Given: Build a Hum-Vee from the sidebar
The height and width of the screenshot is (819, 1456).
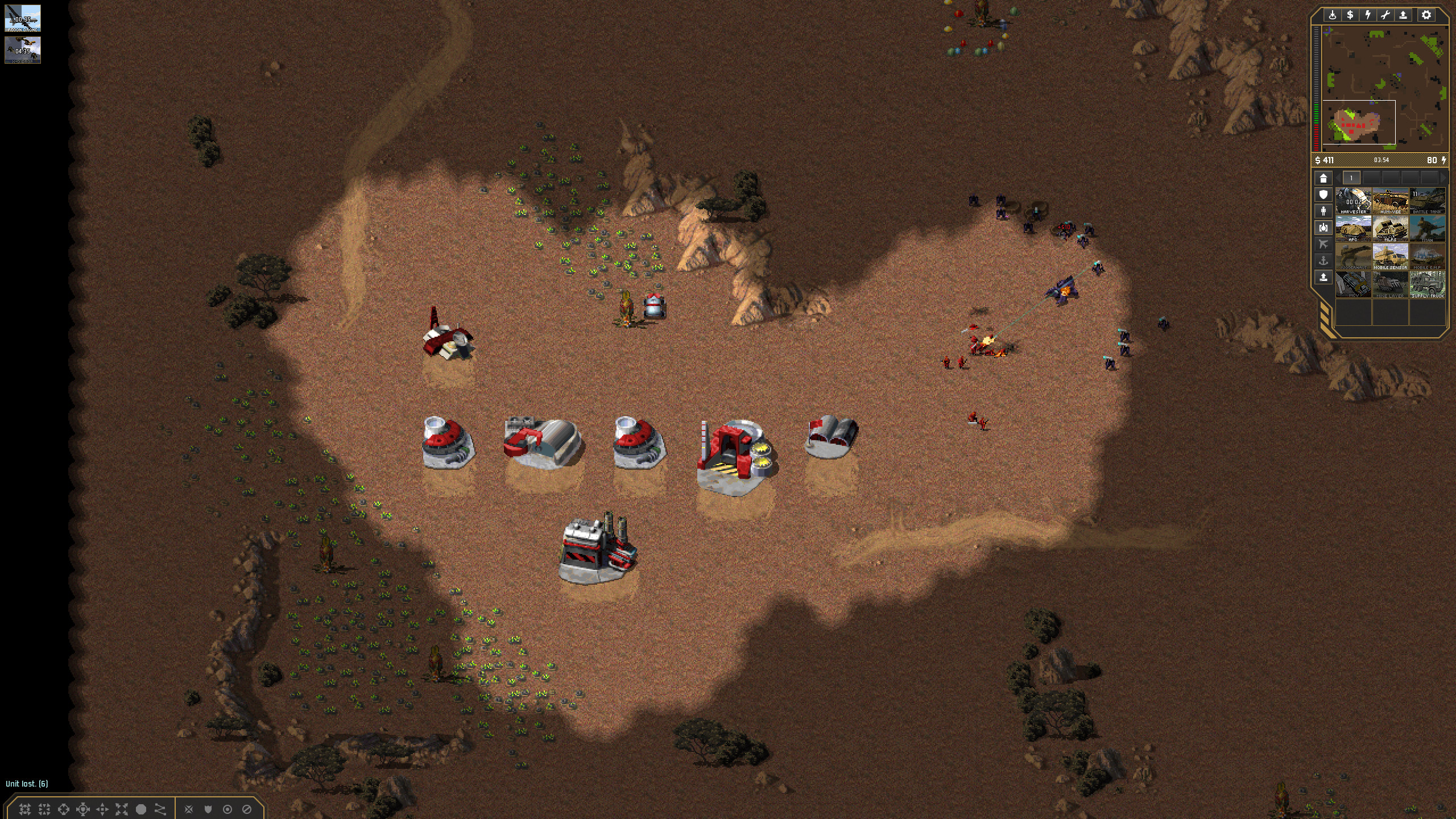Looking at the screenshot, I should pos(1390,201).
